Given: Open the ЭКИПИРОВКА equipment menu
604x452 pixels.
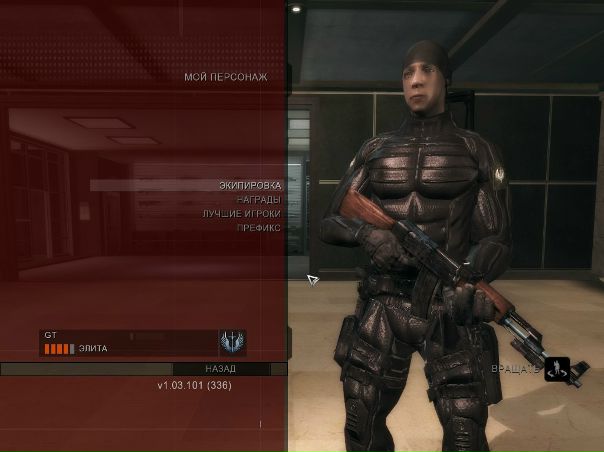Looking at the screenshot, I should (250, 185).
